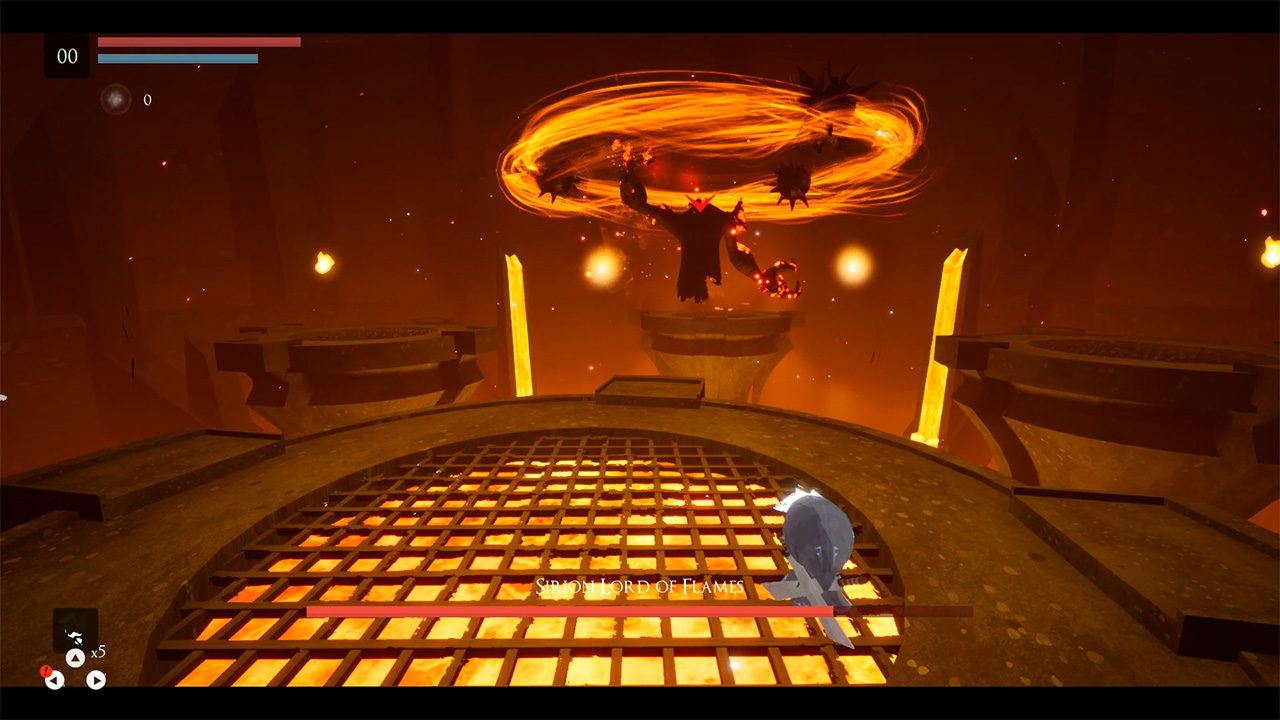Click the red player health bar
The height and width of the screenshot is (720, 1280).
(198, 42)
